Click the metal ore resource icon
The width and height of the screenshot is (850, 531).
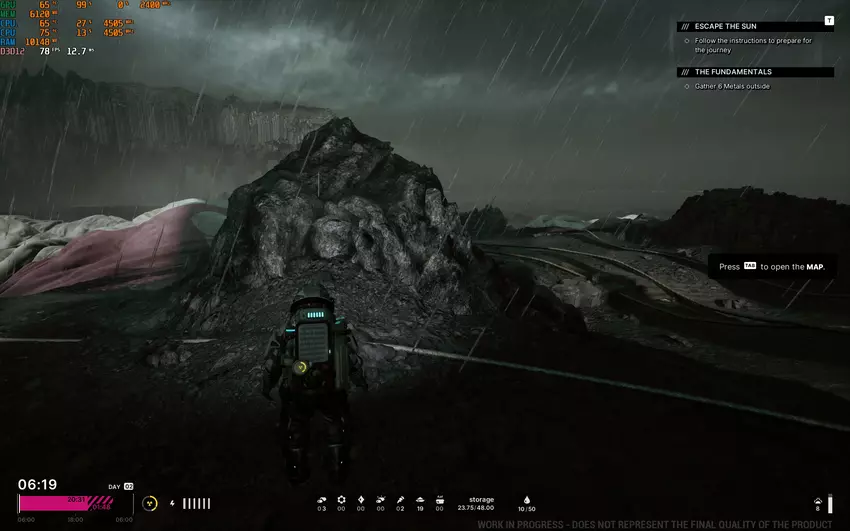(321, 498)
